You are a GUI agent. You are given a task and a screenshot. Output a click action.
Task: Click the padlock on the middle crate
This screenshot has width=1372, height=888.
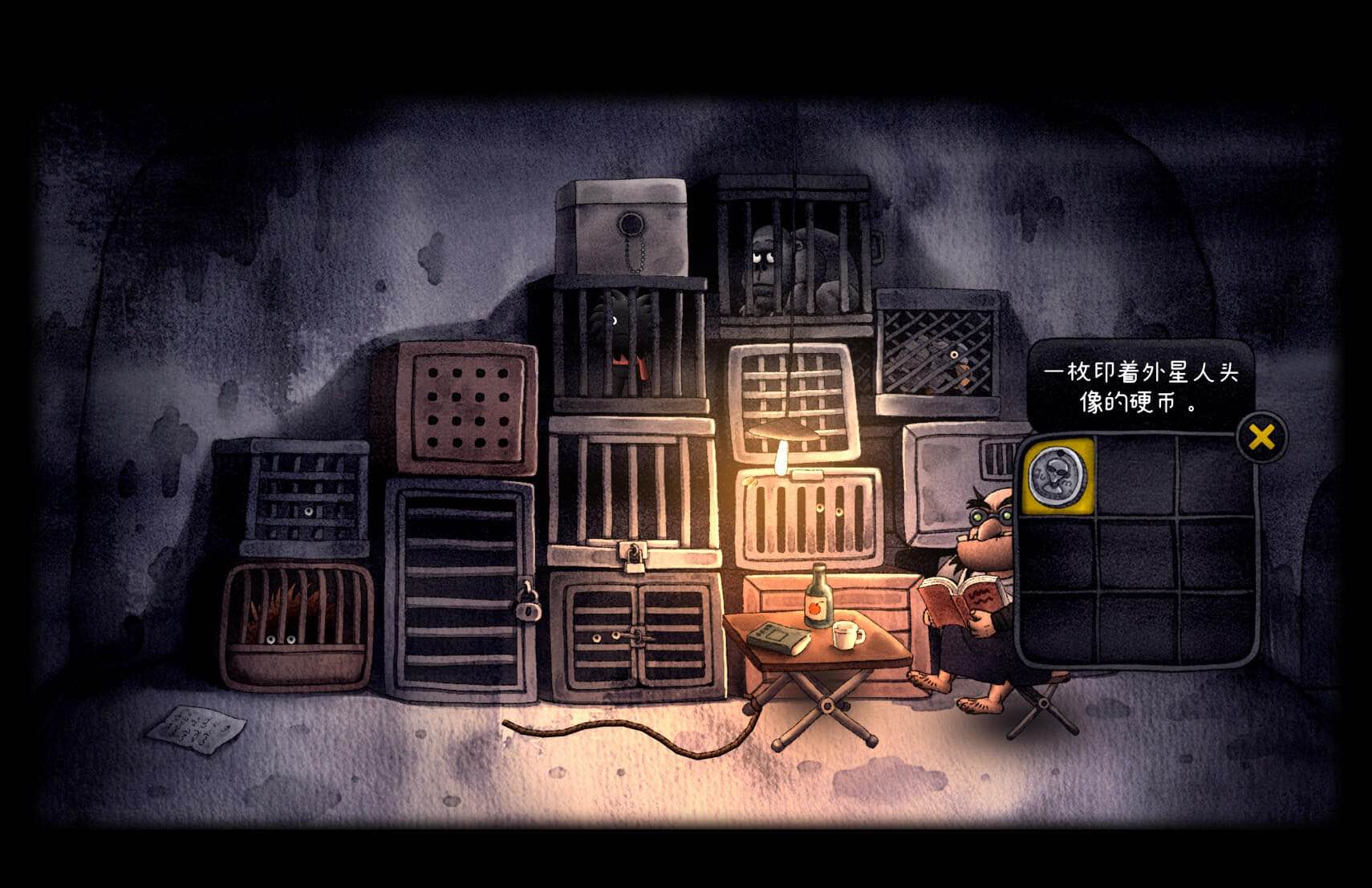tap(631, 555)
